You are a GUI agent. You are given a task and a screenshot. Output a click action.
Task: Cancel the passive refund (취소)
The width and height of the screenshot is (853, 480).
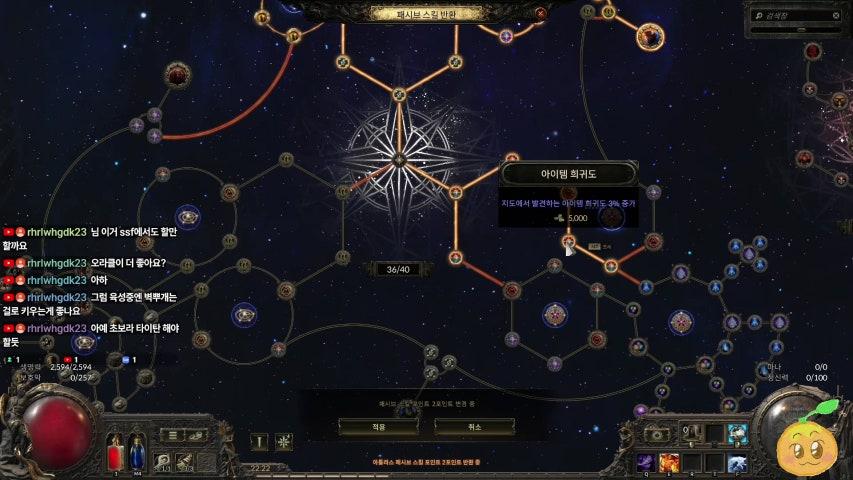474,426
